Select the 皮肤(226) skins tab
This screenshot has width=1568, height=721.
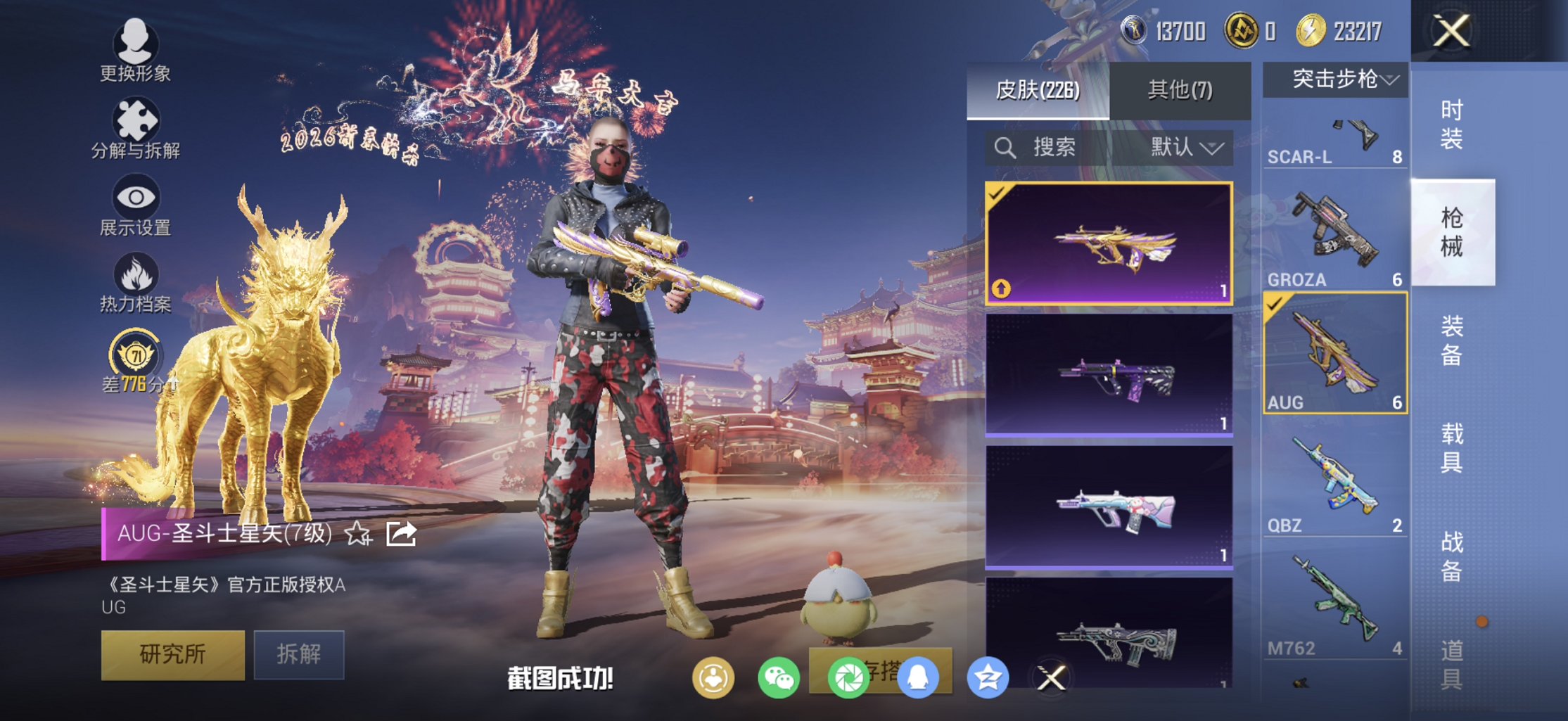point(1038,90)
